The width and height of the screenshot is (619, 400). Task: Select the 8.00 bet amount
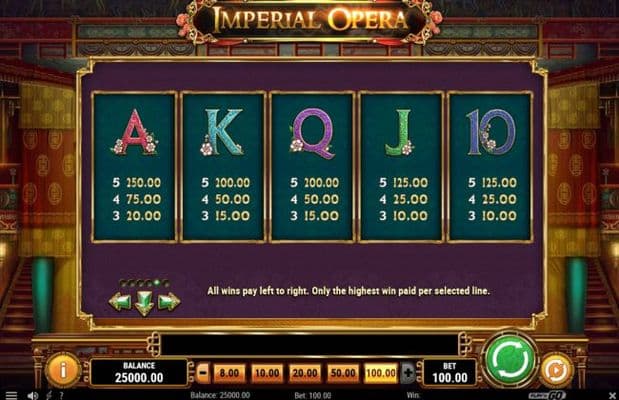(x=230, y=372)
